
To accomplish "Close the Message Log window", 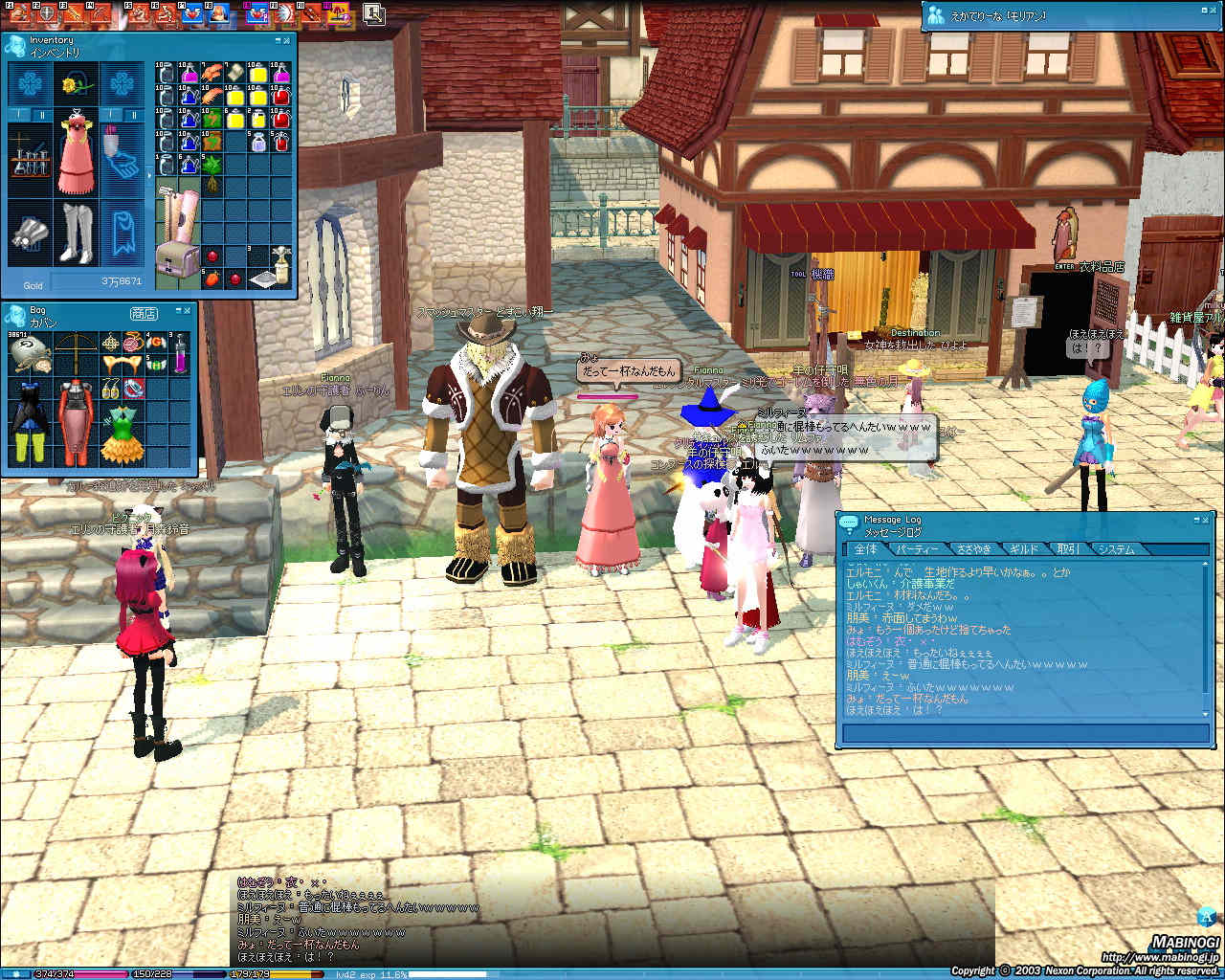I will coord(1206,519).
